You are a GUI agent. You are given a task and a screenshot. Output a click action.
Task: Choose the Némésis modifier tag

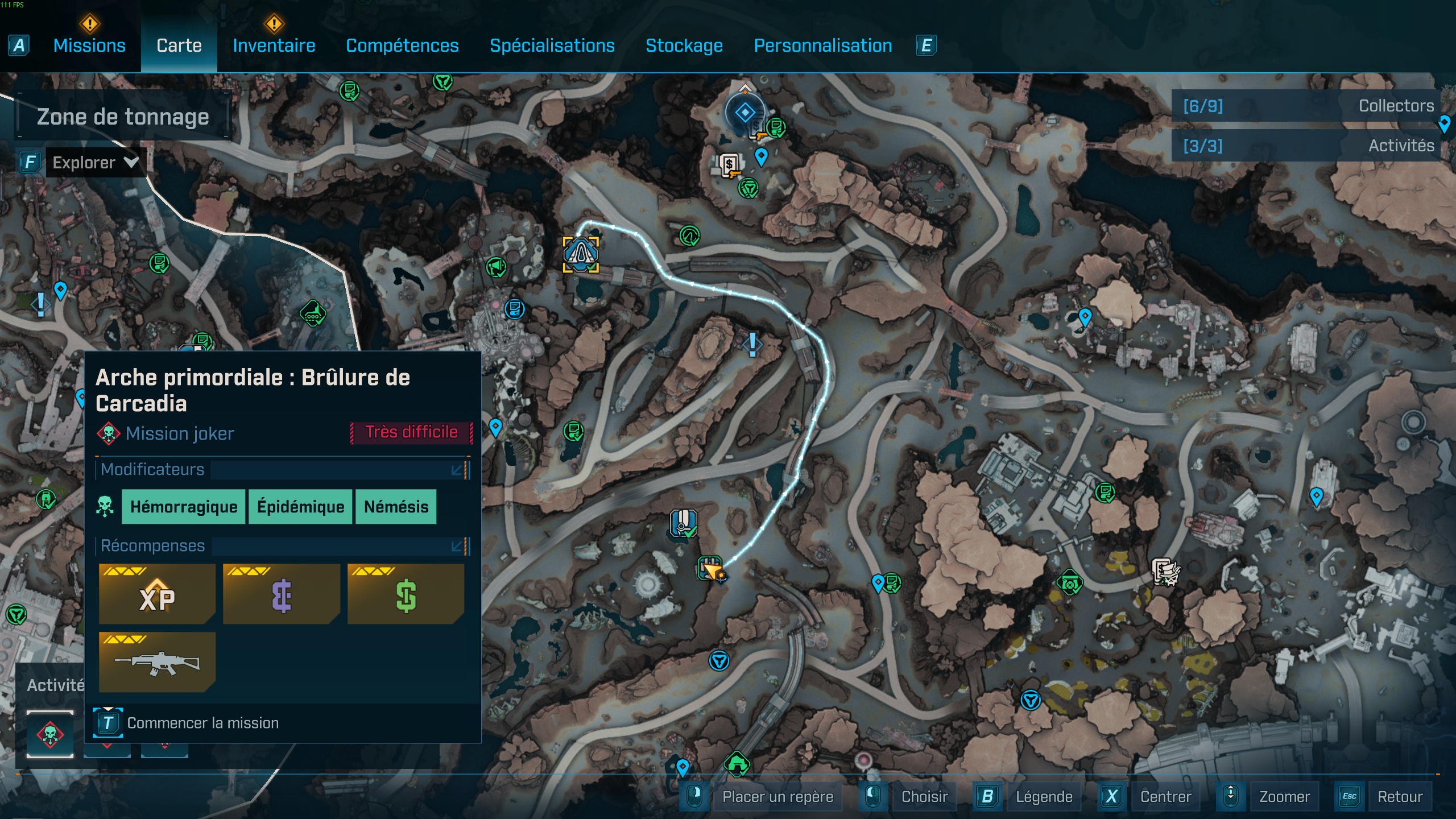[396, 506]
